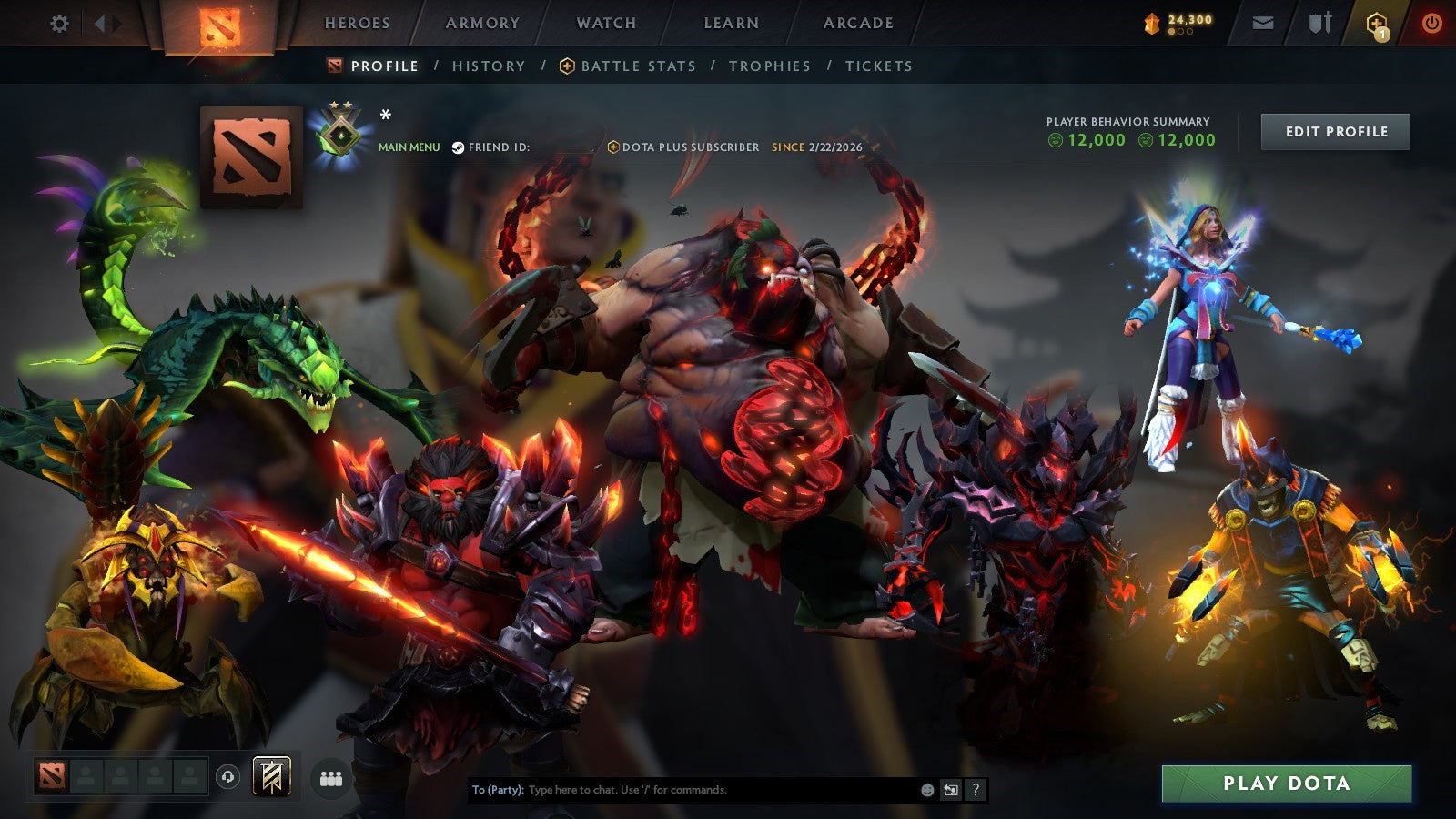1456x819 pixels.
Task: Expand the Watch menu tab
Action: pyautogui.click(x=605, y=23)
